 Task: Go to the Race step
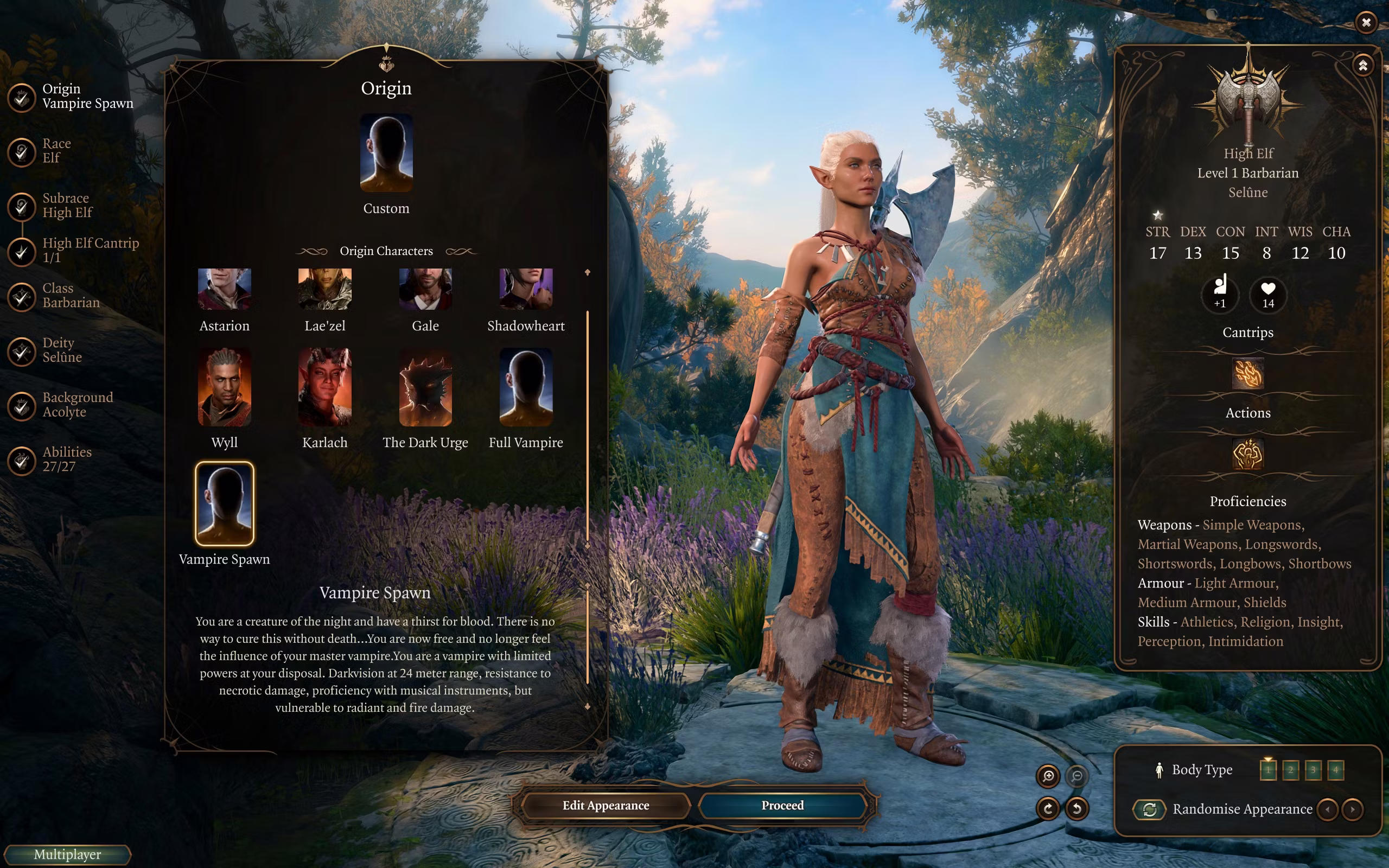pyautogui.click(x=56, y=150)
